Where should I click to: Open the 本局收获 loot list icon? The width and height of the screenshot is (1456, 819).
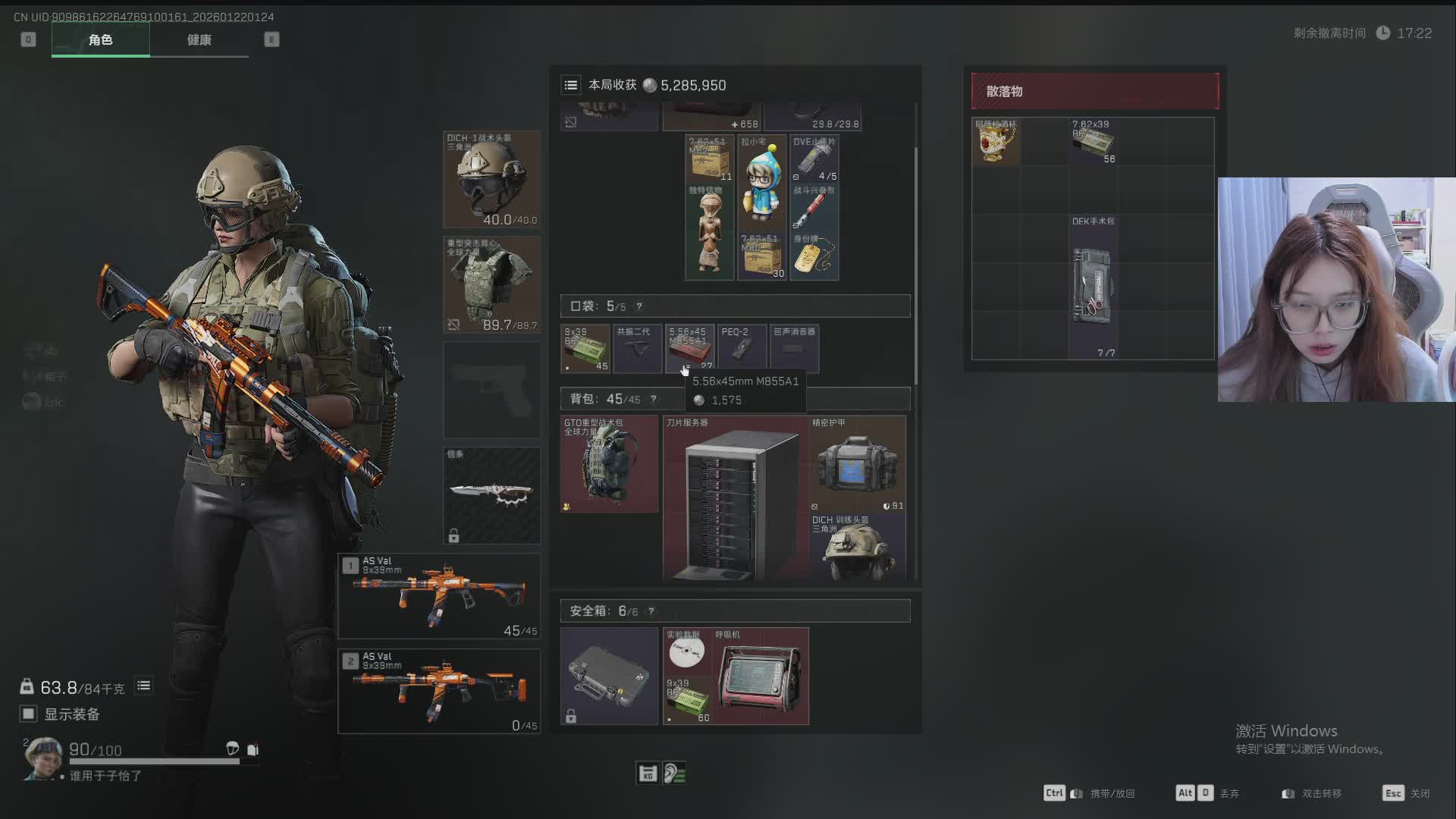tap(571, 86)
